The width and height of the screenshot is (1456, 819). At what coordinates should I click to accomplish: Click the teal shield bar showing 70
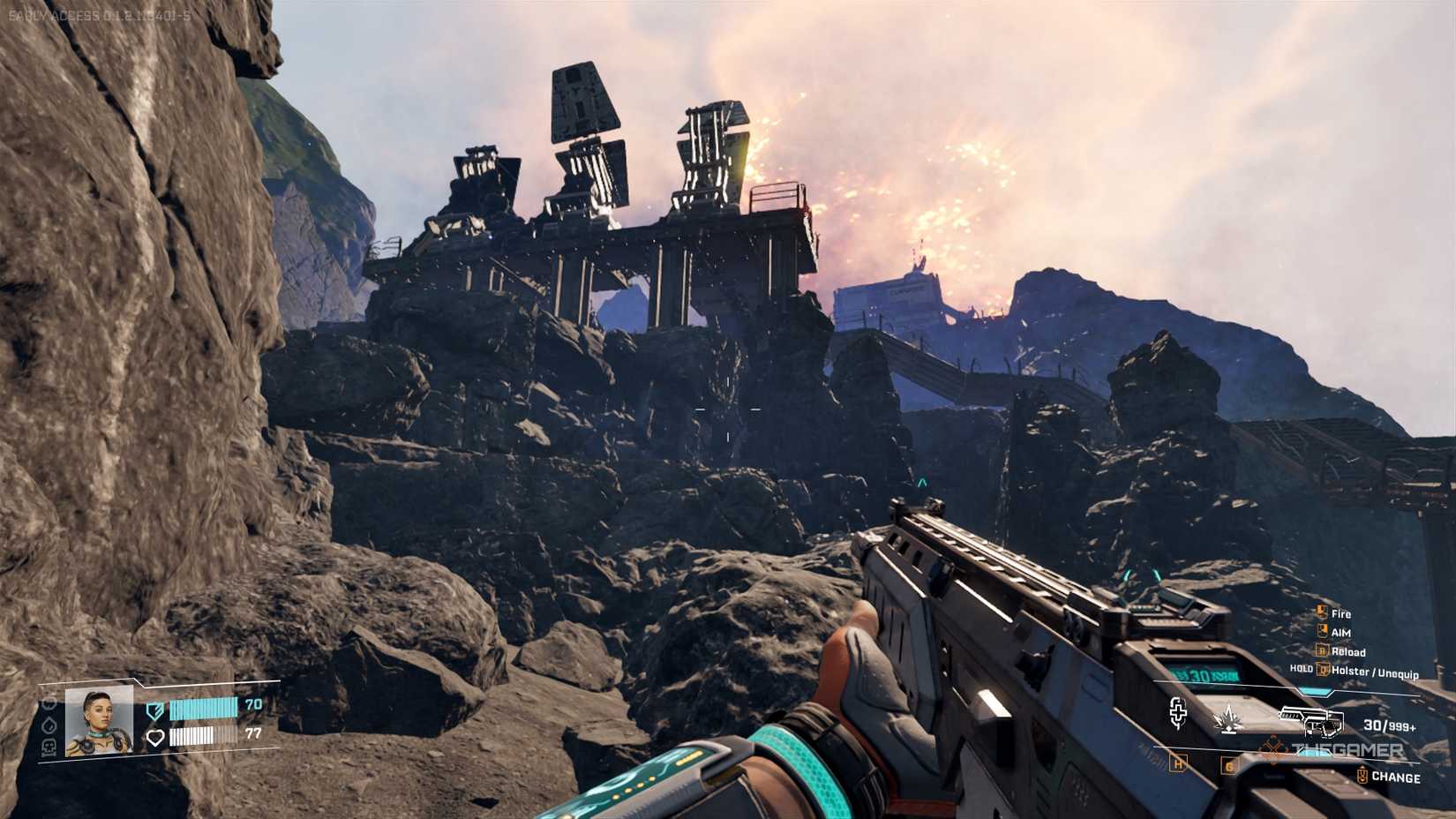coord(203,708)
